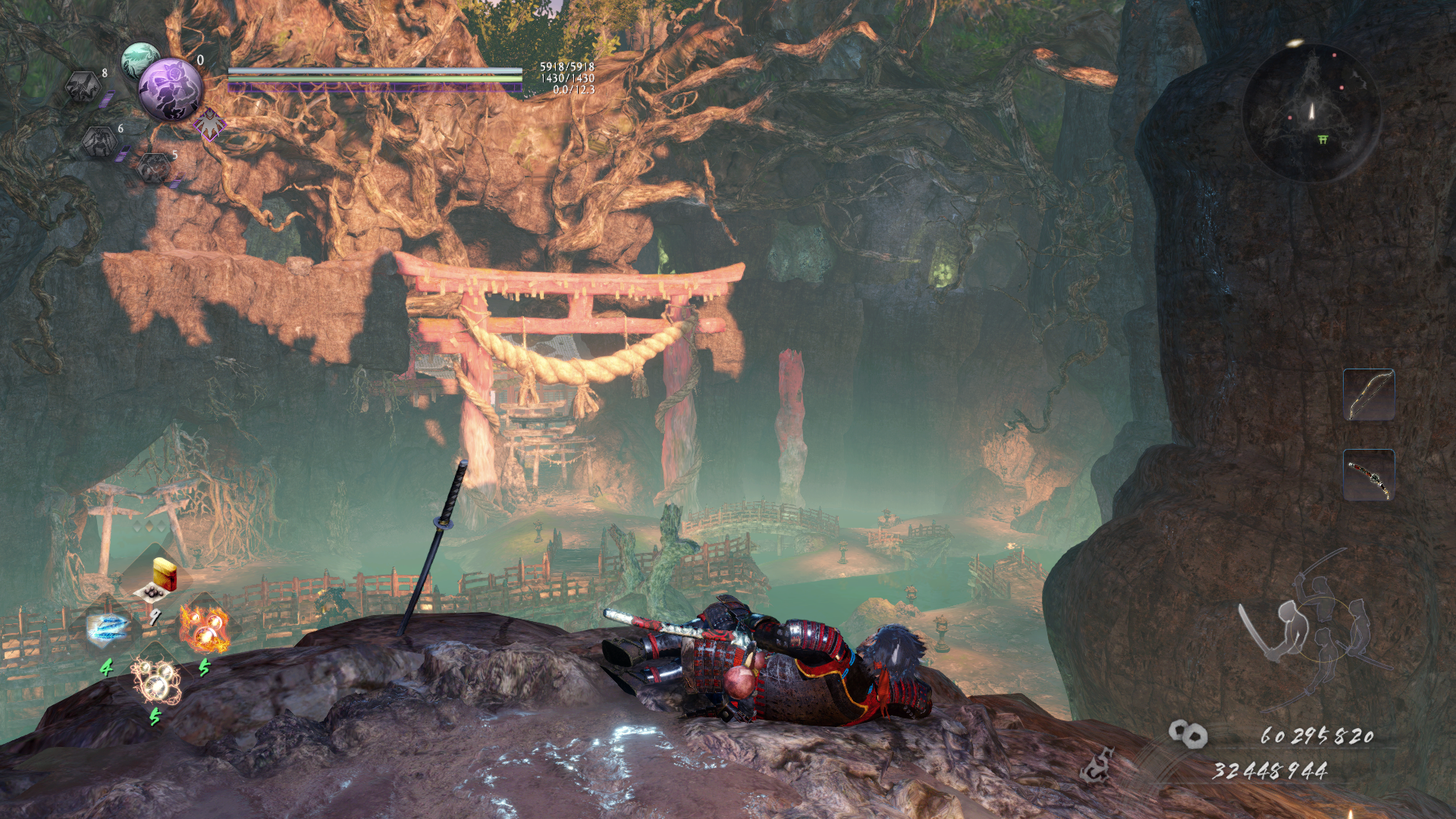The image size is (1456, 819).
Task: Use the soul core costing 6
Action: coord(100,141)
